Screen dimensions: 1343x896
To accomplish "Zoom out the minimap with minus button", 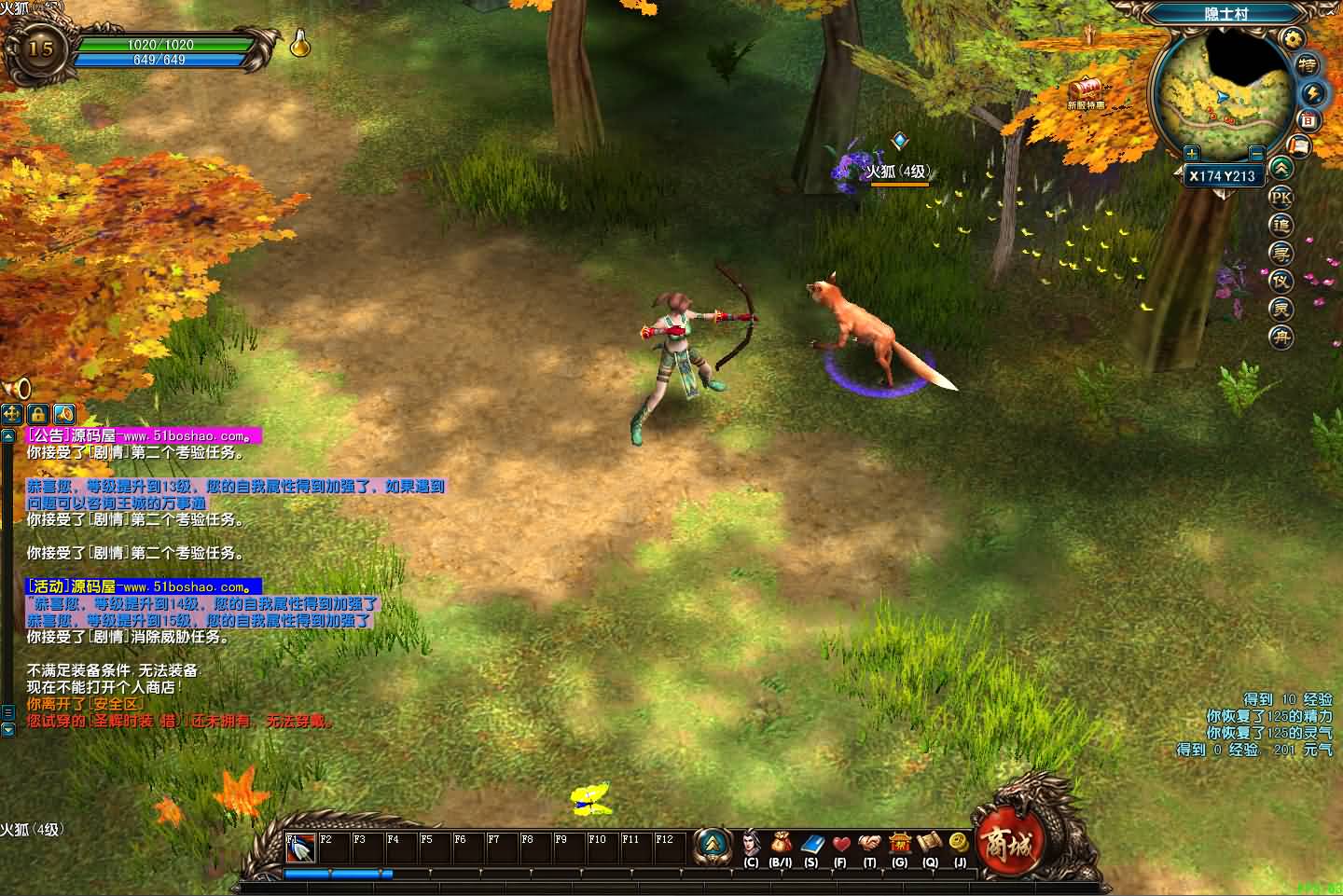I will point(1256,153).
